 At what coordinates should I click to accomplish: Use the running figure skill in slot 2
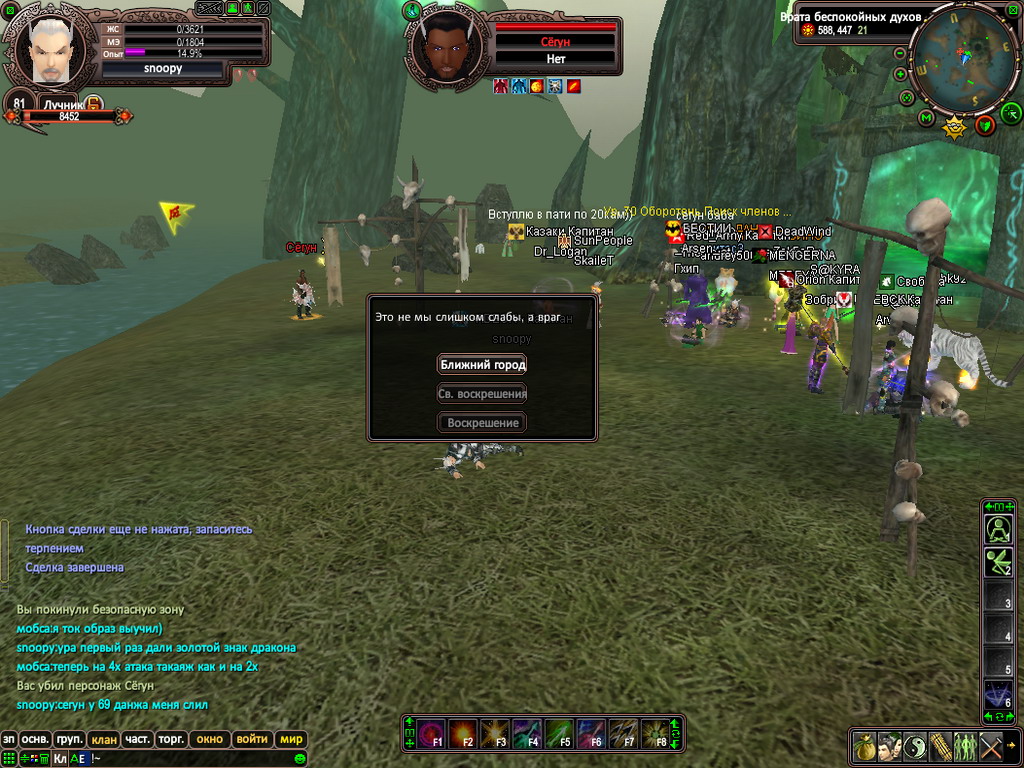(x=999, y=563)
